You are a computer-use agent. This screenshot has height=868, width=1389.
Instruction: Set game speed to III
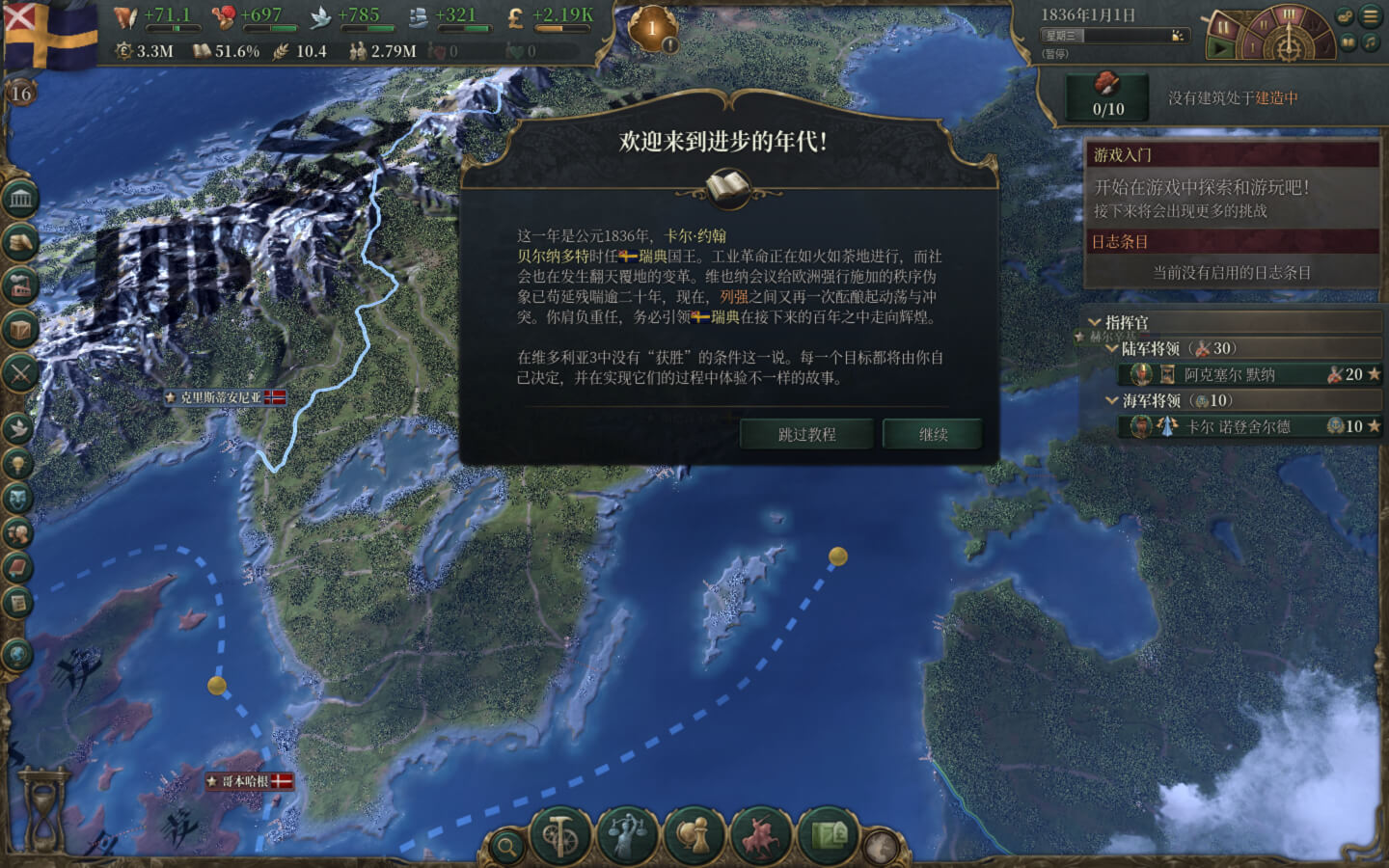tap(1290, 14)
